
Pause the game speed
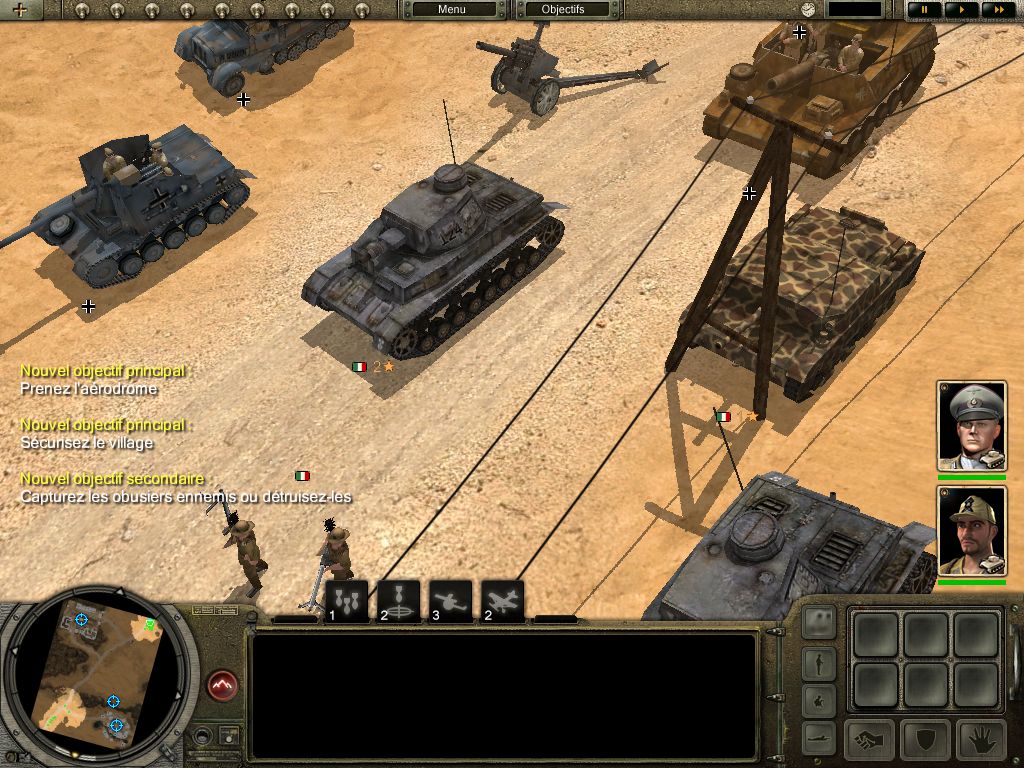pos(924,10)
